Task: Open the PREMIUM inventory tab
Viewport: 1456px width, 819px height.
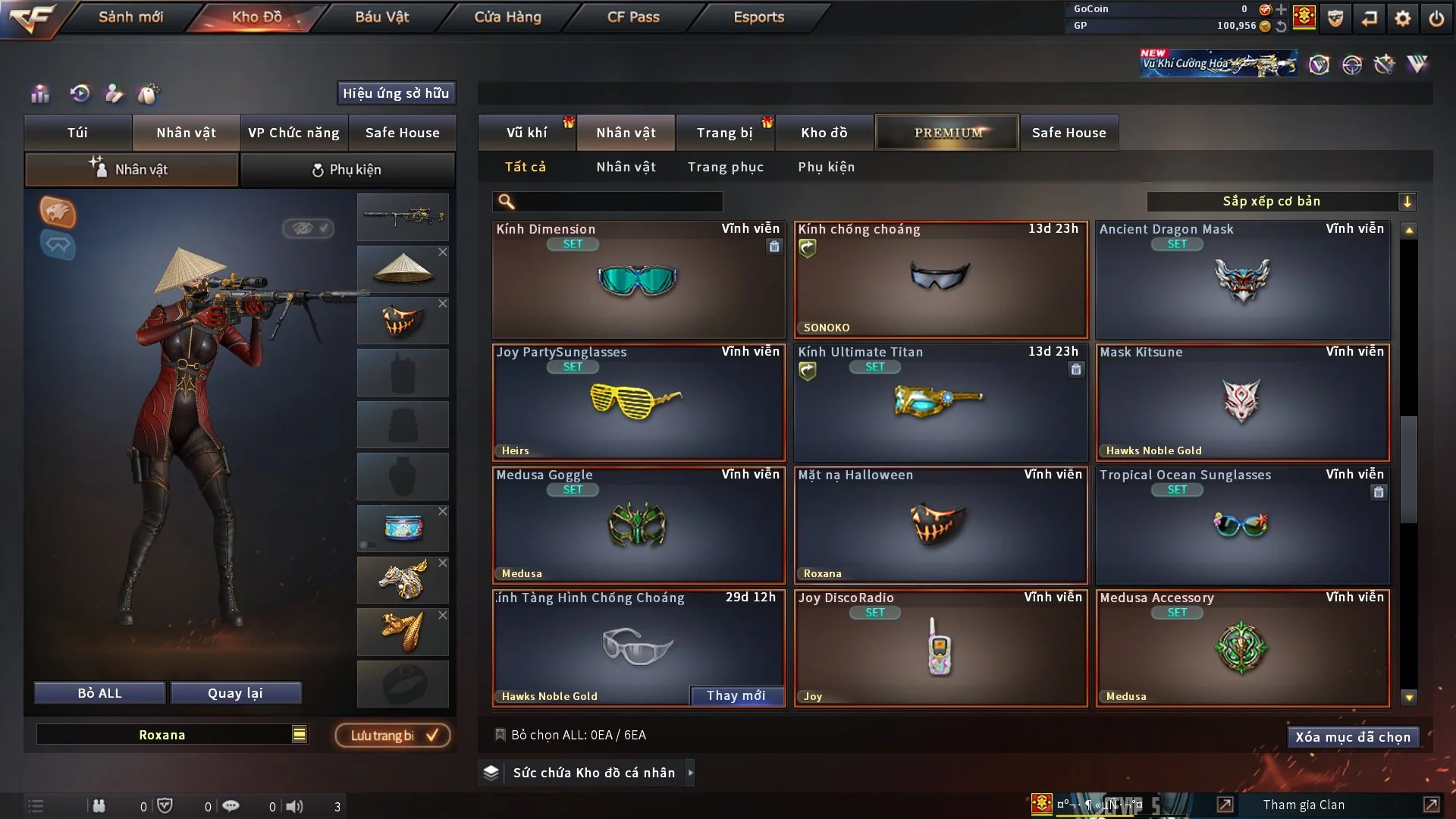Action: point(947,133)
